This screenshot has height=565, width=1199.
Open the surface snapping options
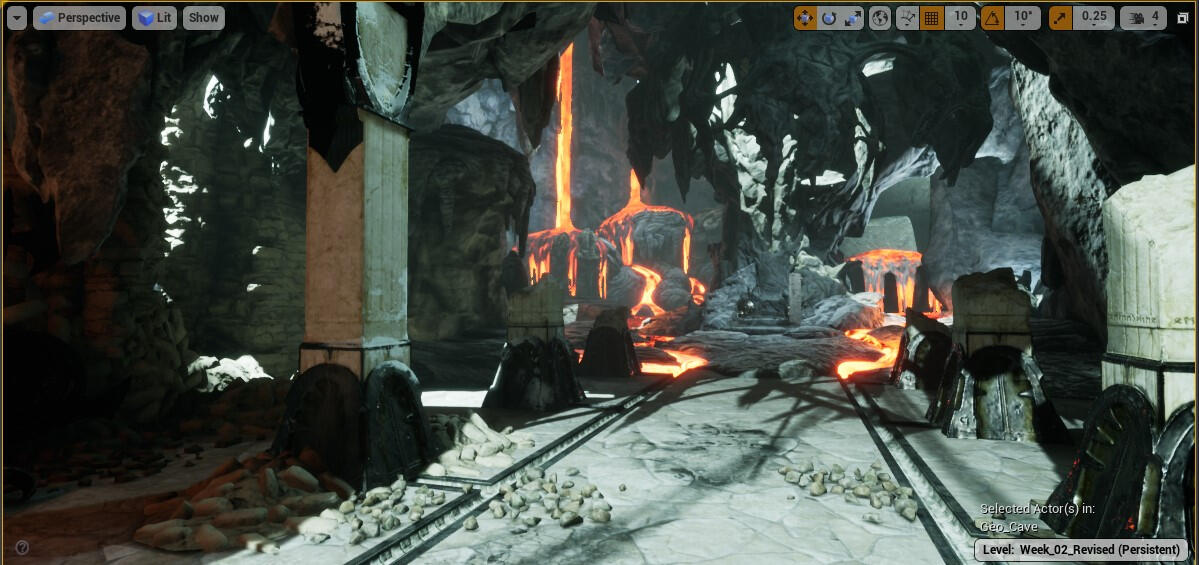pos(908,17)
